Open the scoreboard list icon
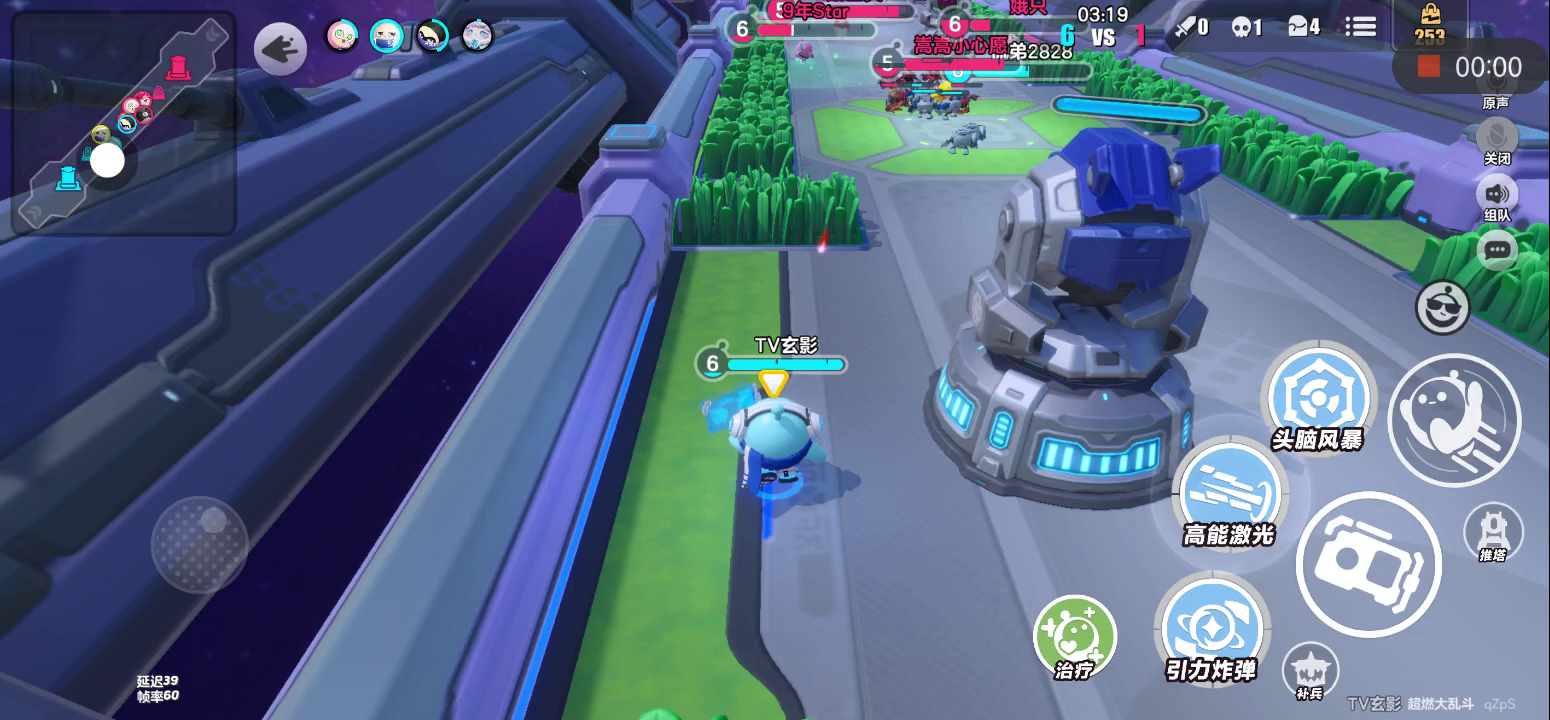The image size is (1550, 720). coord(1360,27)
